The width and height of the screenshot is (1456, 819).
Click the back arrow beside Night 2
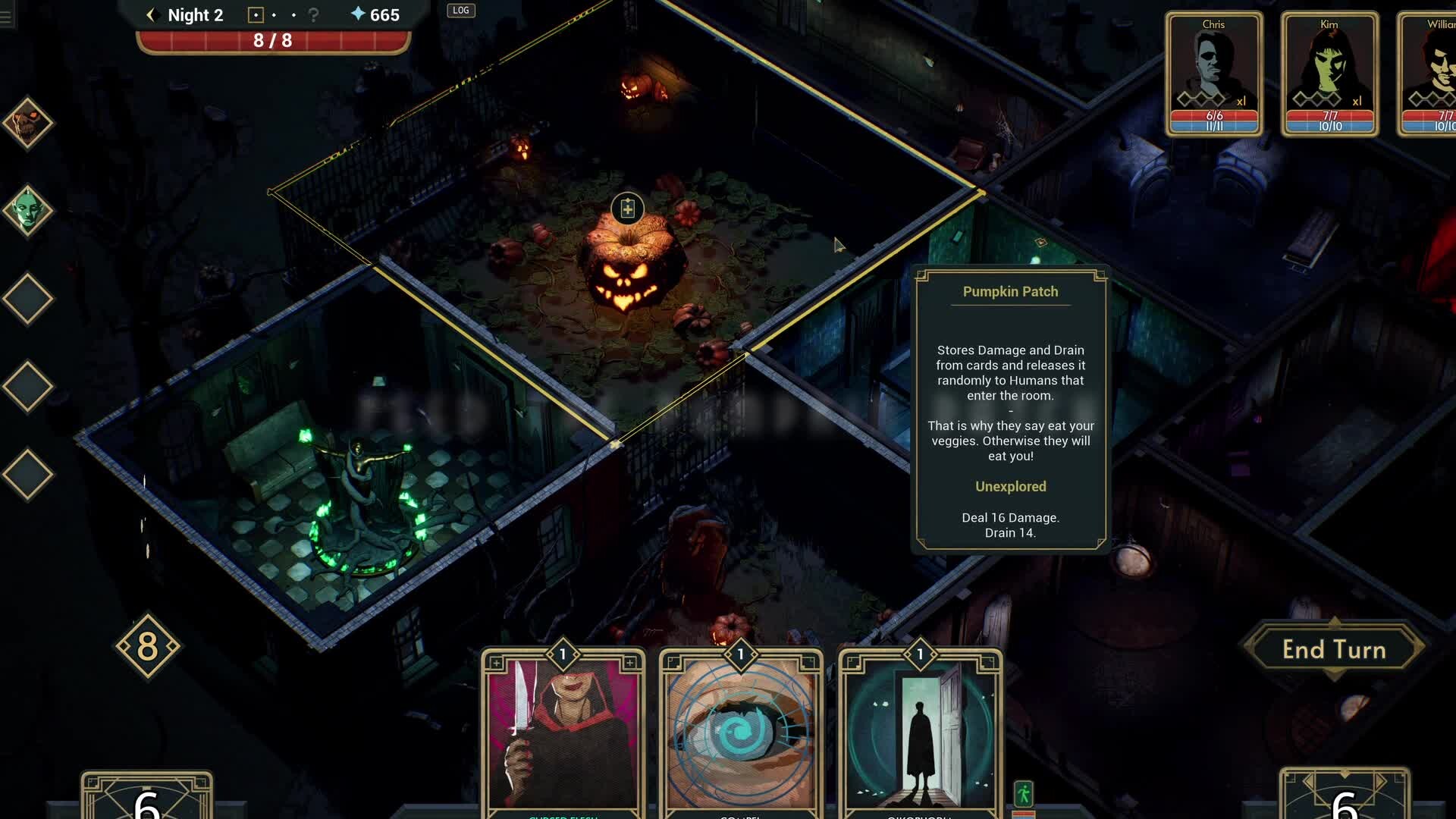tap(150, 15)
